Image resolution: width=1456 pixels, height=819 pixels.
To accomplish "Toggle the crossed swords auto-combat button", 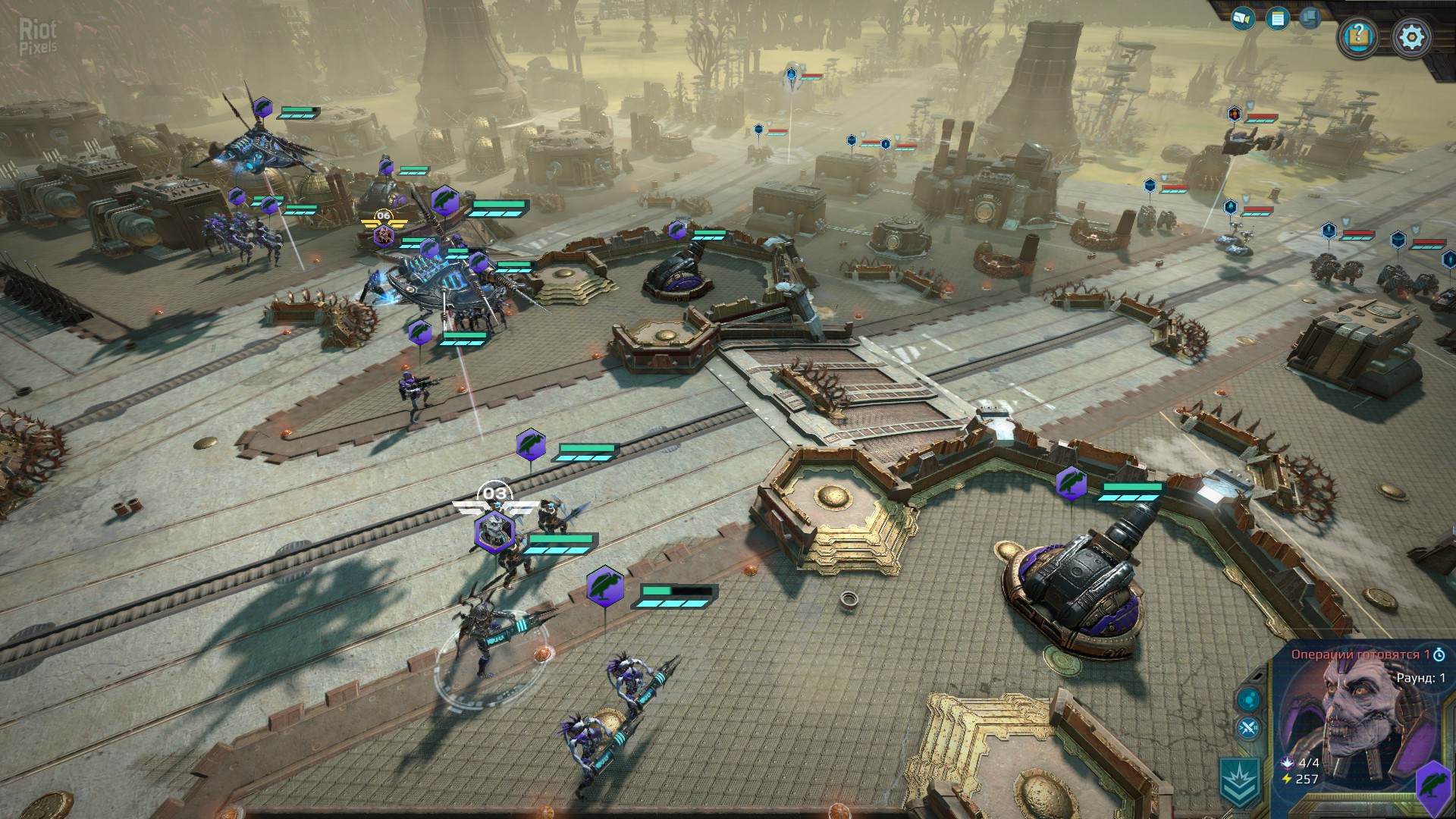I will (1248, 730).
